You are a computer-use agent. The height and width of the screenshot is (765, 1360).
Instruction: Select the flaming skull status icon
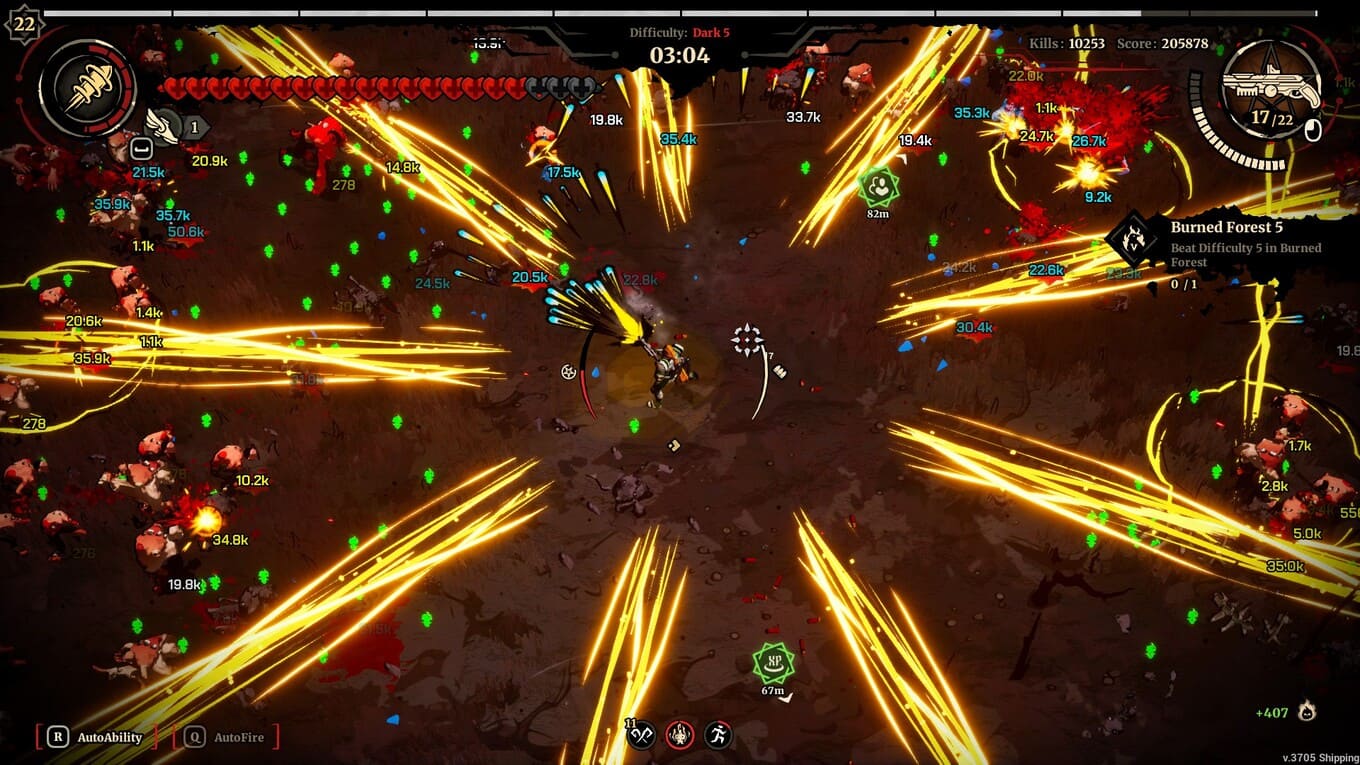pyautogui.click(x=681, y=736)
